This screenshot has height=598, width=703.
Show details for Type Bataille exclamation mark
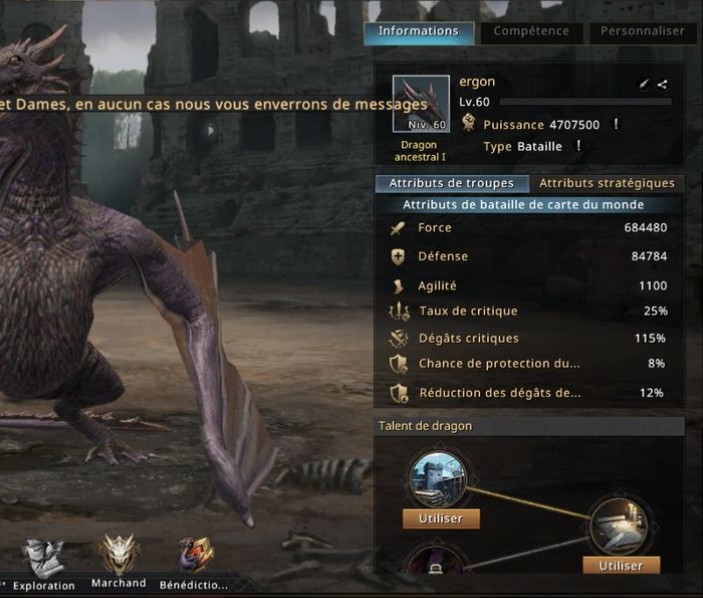coord(578,146)
